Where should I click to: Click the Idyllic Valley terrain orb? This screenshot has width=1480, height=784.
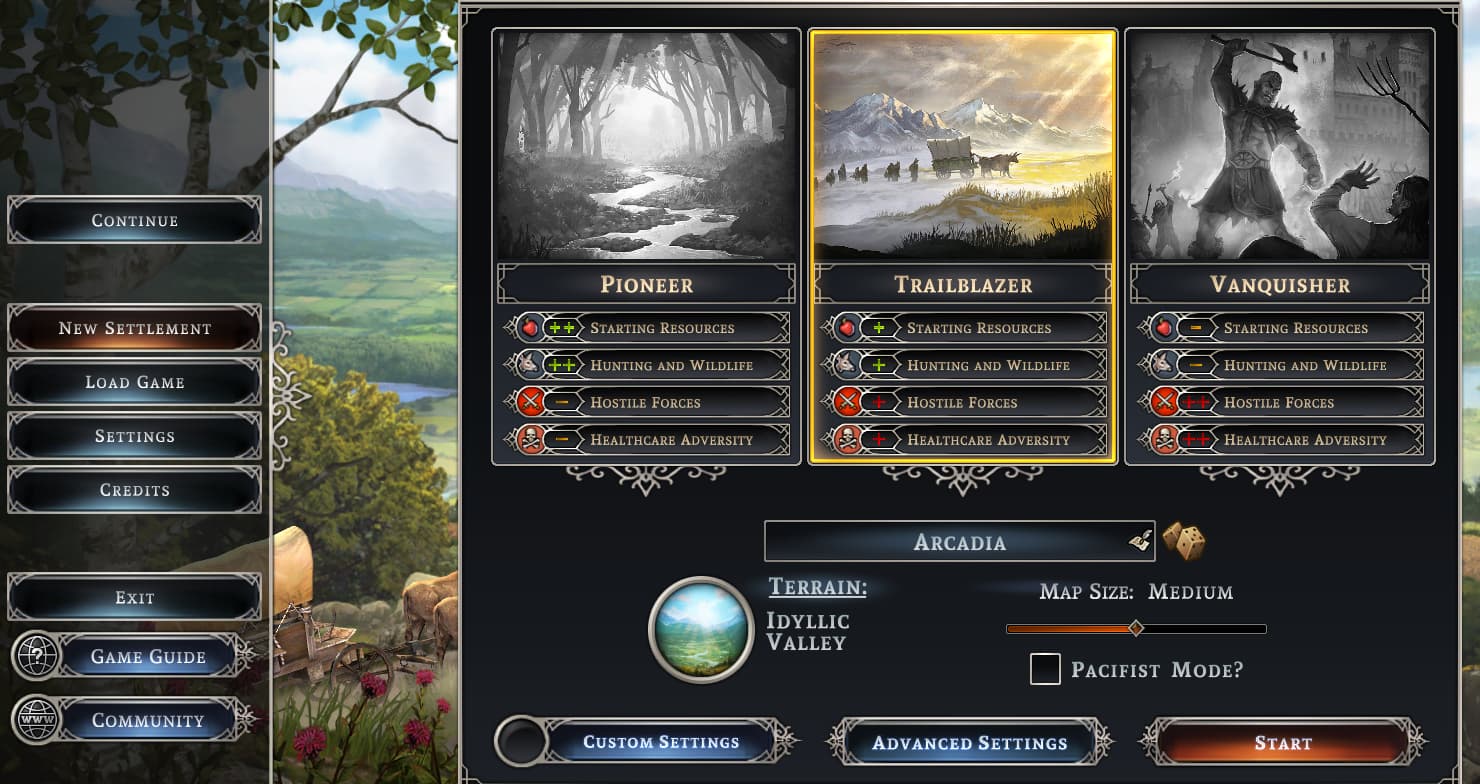coord(701,629)
